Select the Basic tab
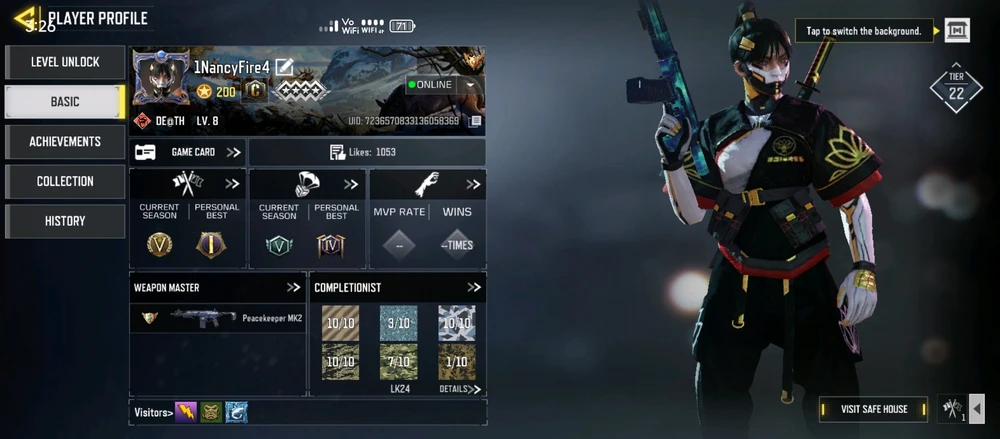The height and width of the screenshot is (439, 1000). click(65, 102)
